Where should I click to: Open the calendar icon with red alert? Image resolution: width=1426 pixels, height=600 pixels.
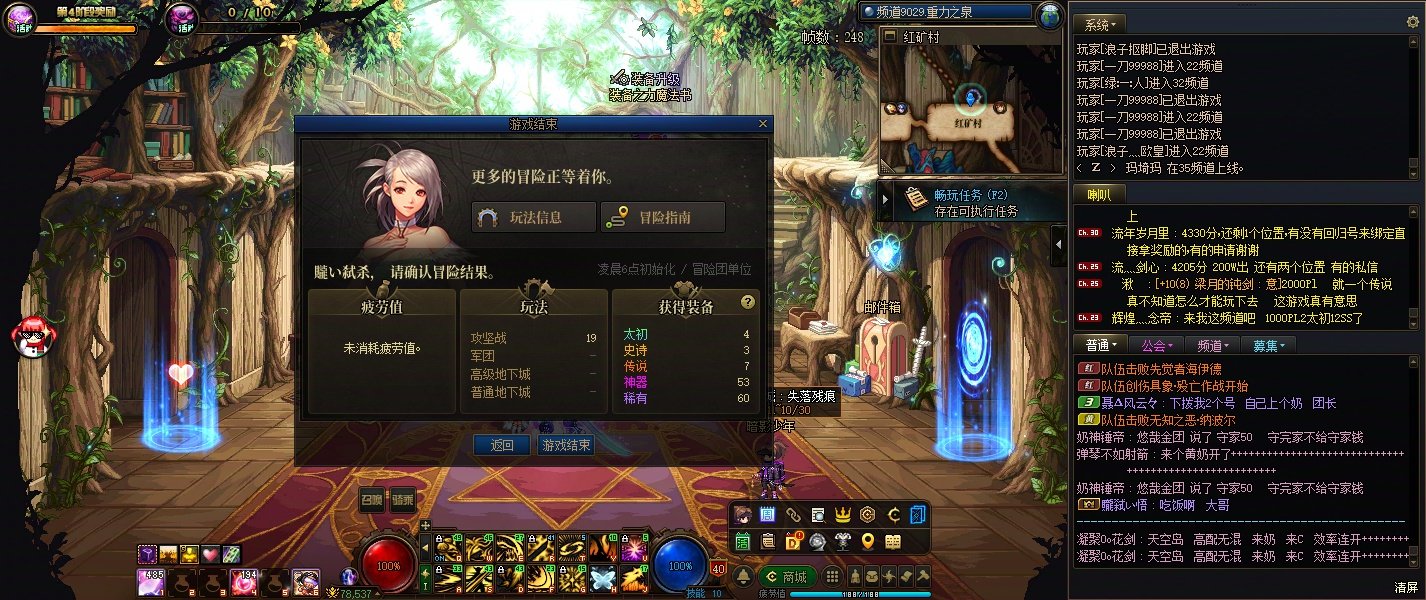pos(793,541)
